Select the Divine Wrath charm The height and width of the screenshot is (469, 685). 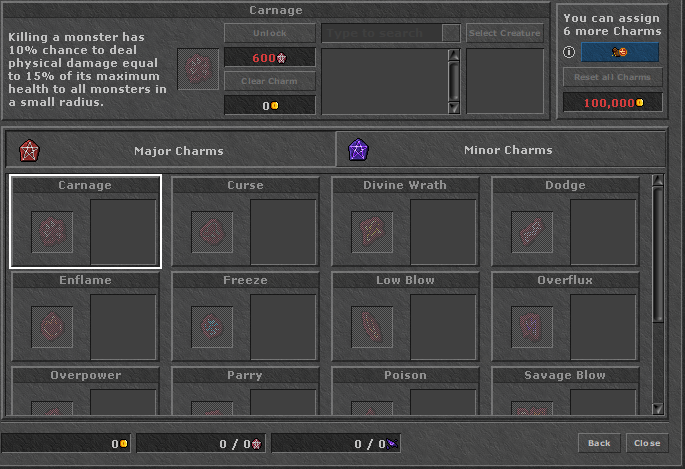click(405, 222)
